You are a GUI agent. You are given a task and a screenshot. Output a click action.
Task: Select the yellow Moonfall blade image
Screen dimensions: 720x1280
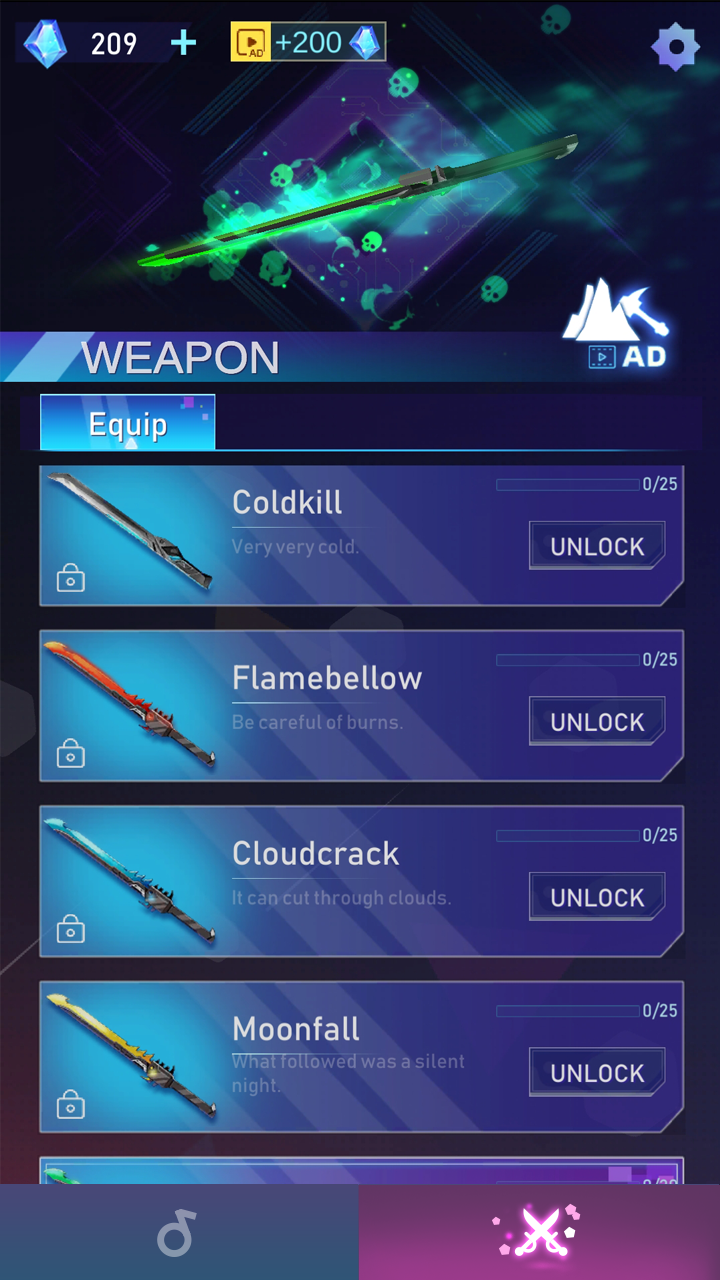tap(130, 1056)
